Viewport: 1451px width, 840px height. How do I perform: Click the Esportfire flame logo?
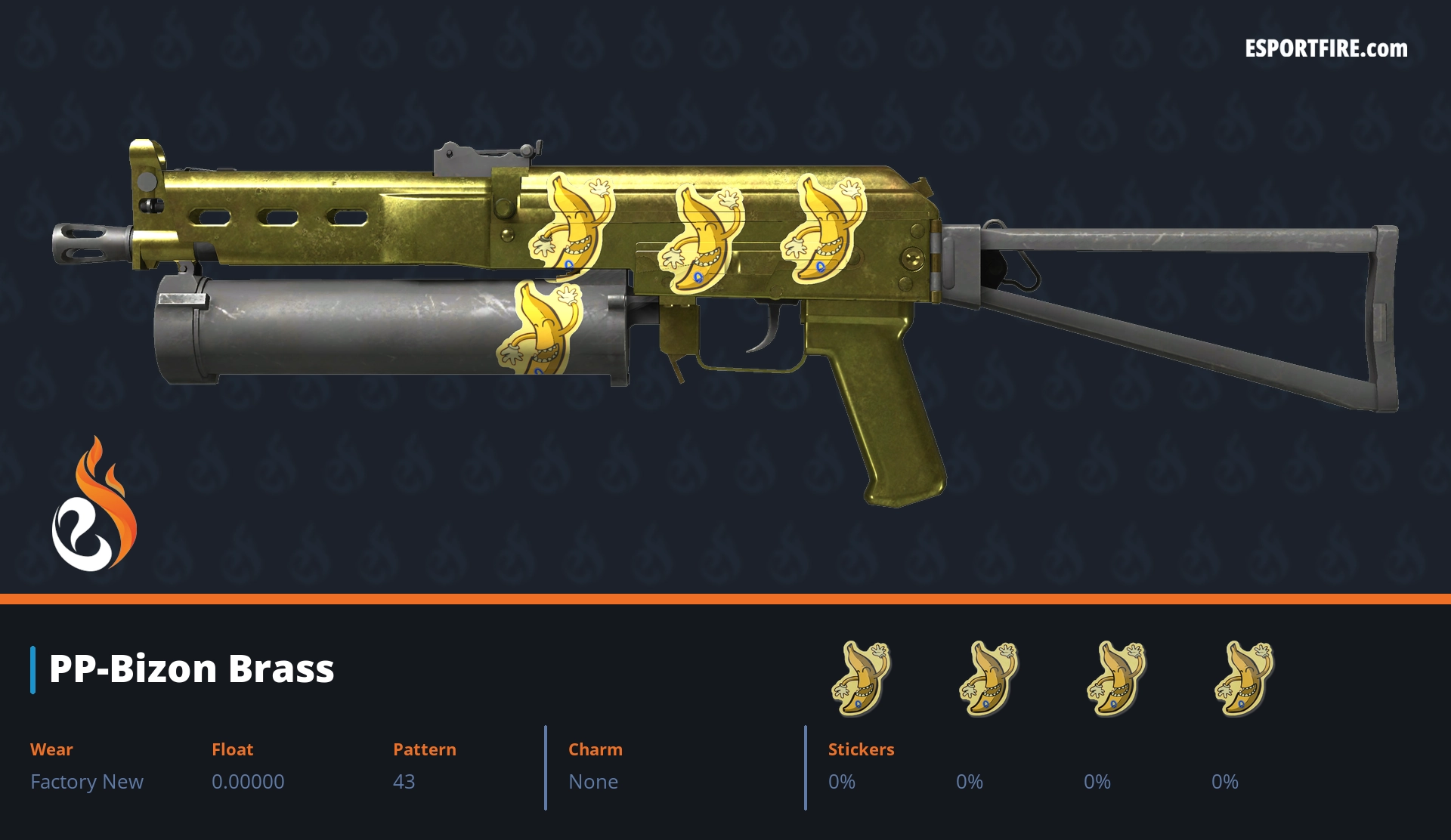[94, 506]
